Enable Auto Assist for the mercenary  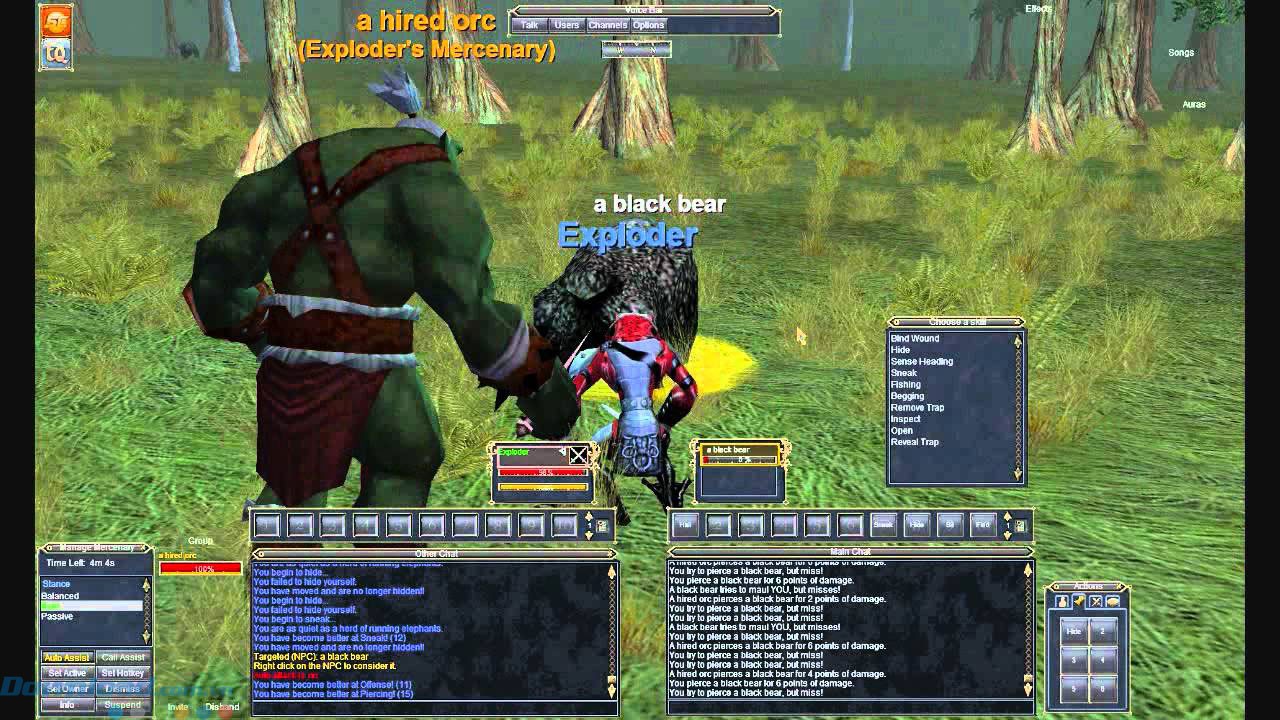click(x=66, y=657)
